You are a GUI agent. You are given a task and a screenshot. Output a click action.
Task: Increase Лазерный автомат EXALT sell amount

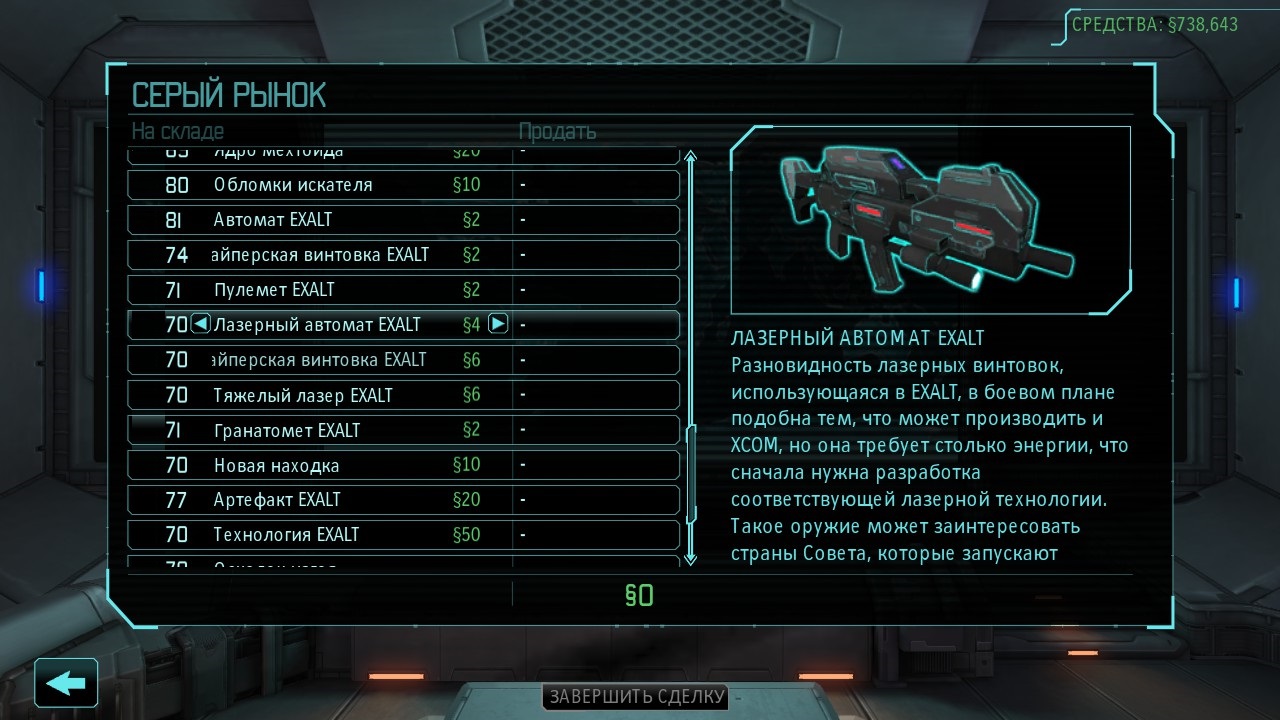click(x=498, y=324)
